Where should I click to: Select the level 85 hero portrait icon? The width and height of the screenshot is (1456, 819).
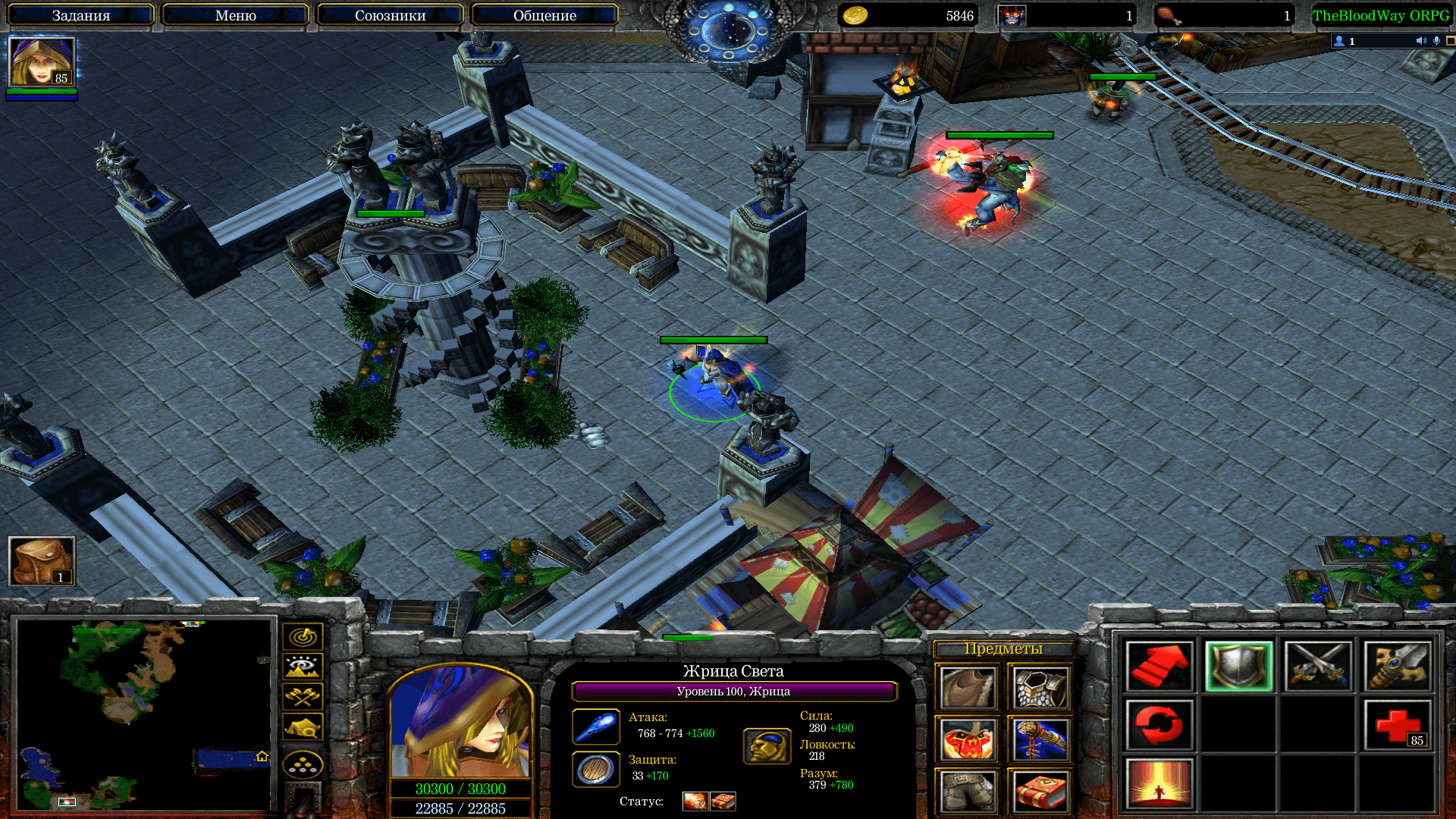pyautogui.click(x=42, y=61)
